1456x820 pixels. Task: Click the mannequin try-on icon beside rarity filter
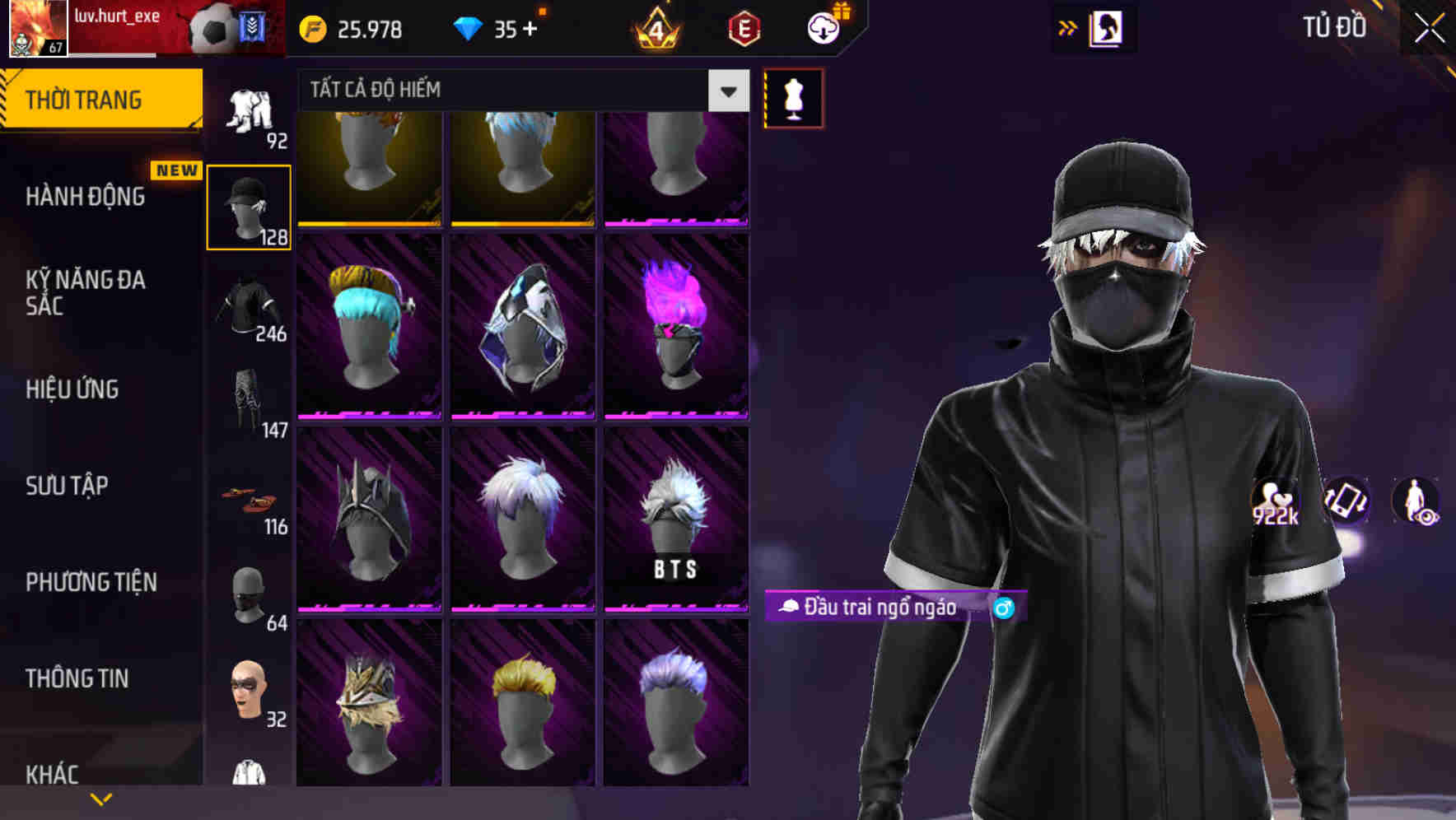click(x=793, y=98)
